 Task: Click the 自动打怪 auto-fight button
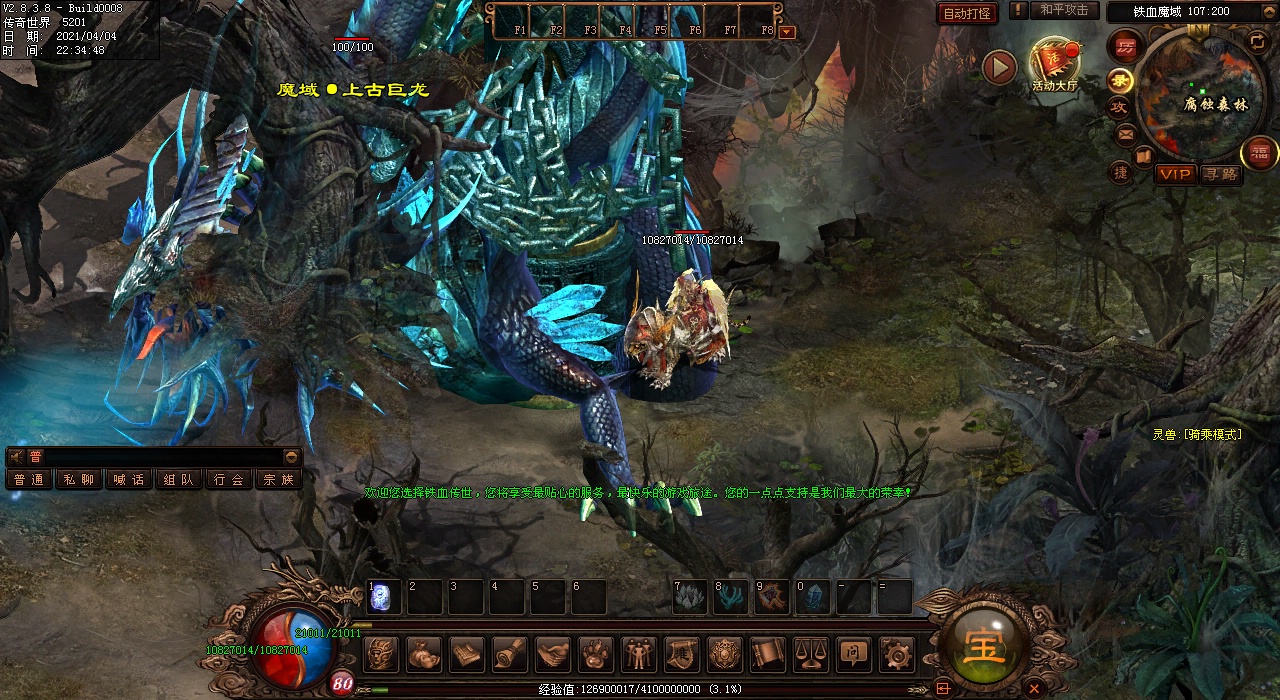click(x=968, y=13)
